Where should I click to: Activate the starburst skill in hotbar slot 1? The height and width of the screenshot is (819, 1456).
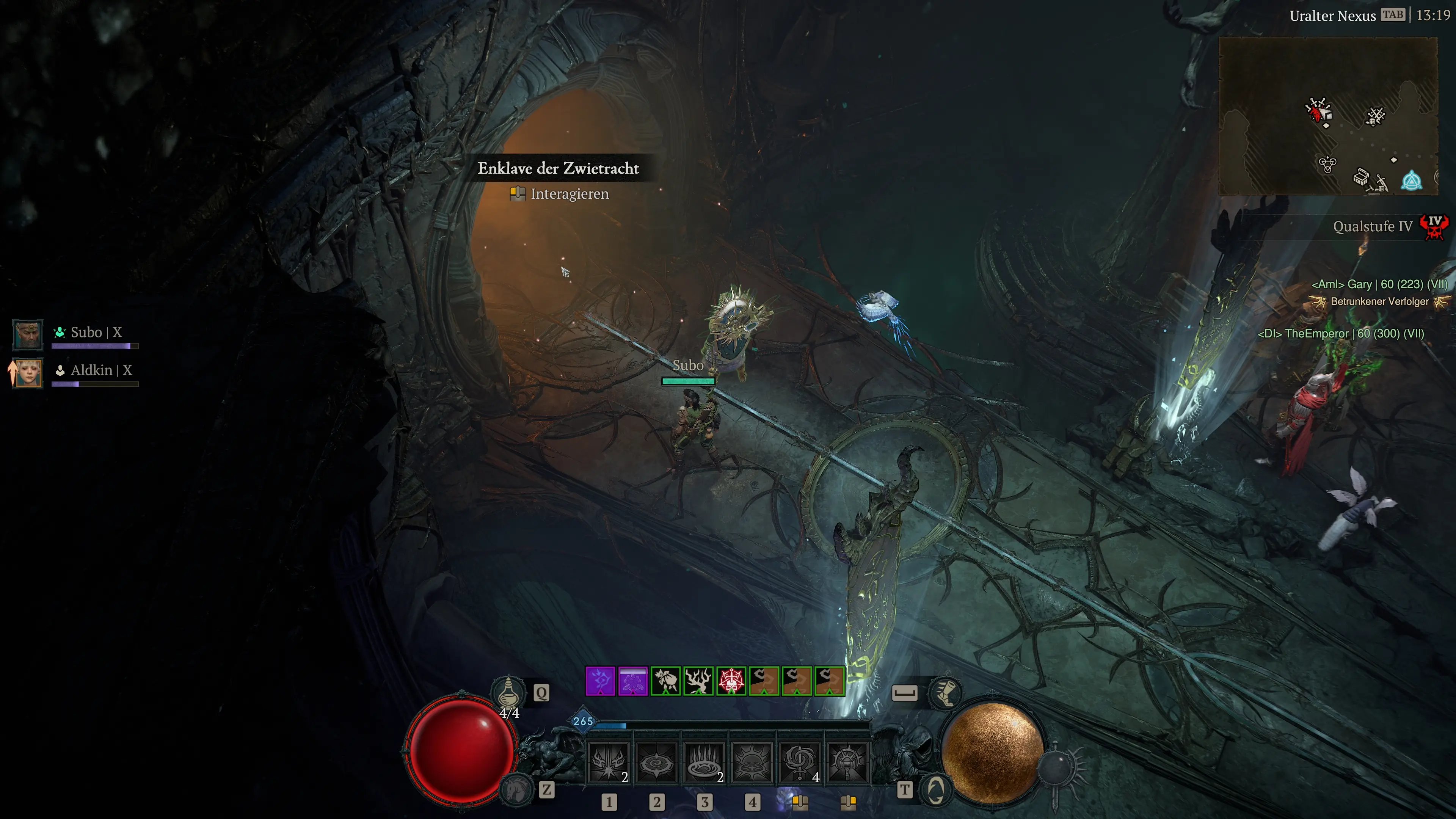608,763
